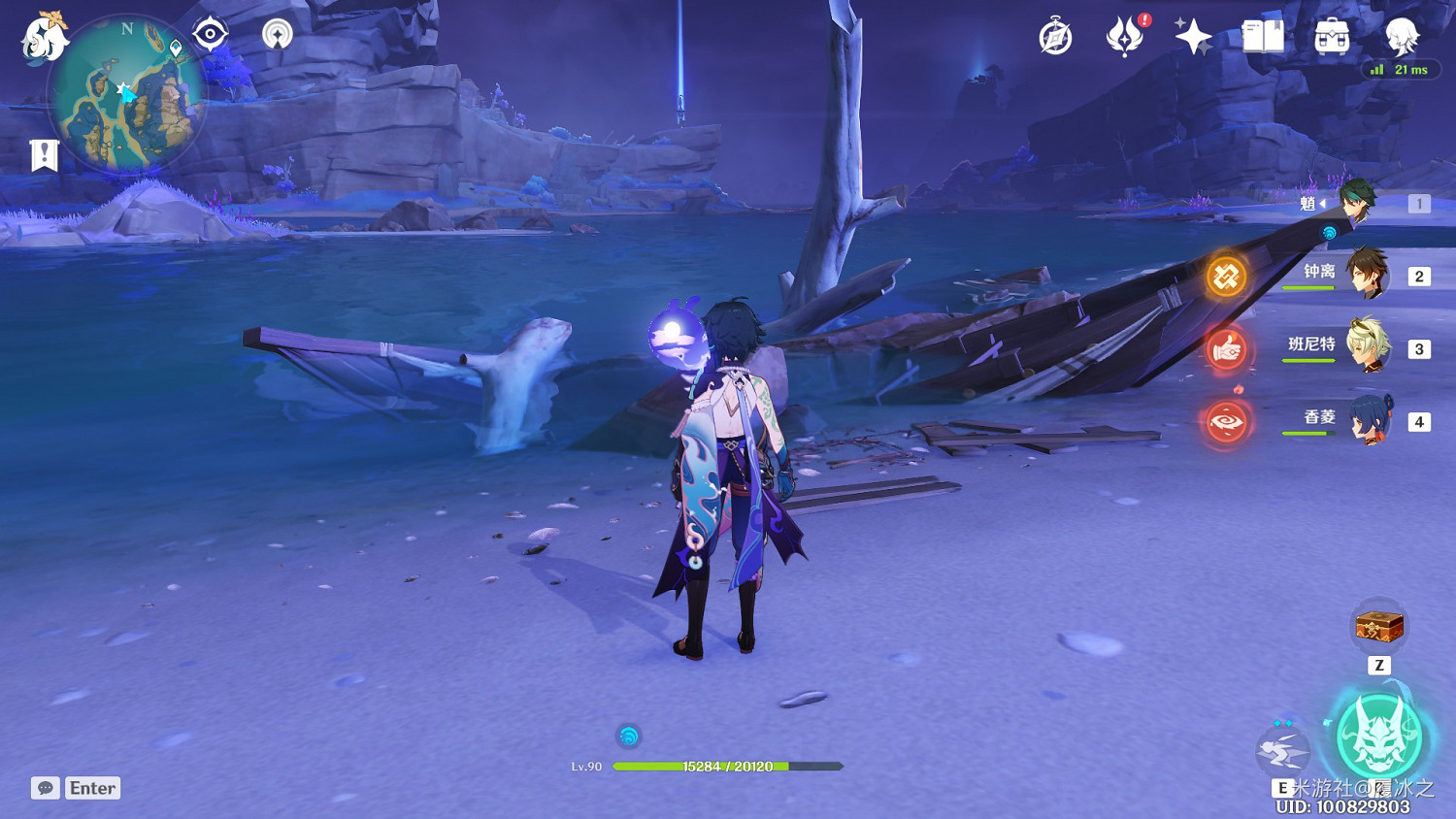Open the quest journal bookmark icon
The width and height of the screenshot is (1456, 819).
44,155
